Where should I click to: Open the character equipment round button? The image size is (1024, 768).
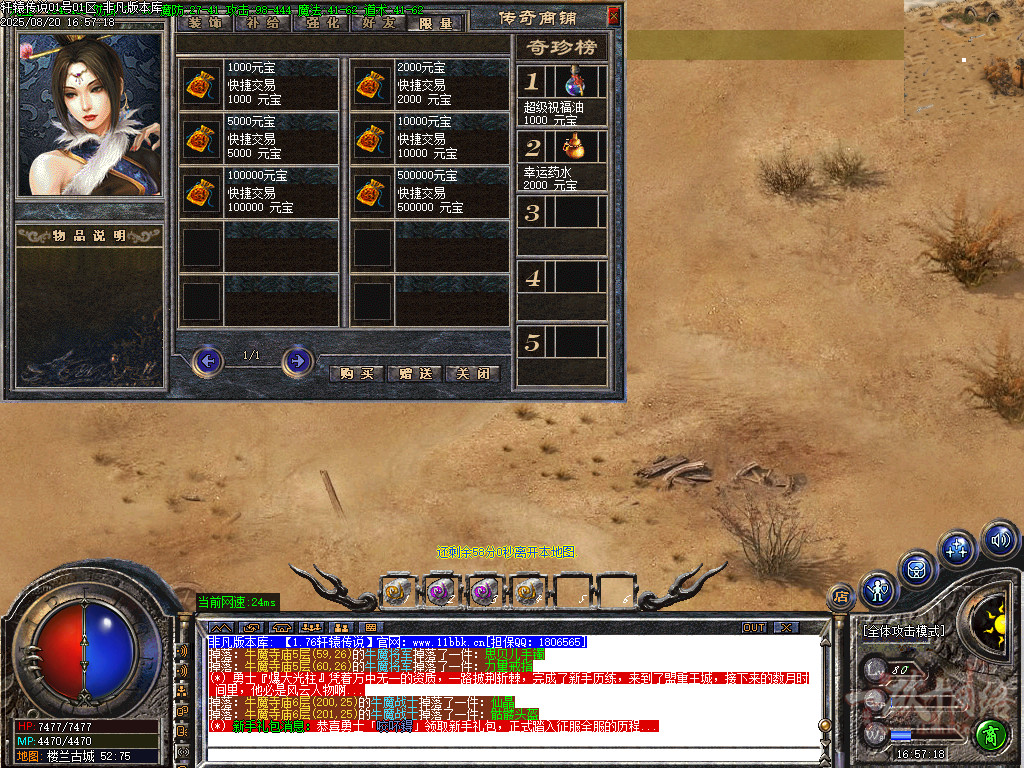878,590
